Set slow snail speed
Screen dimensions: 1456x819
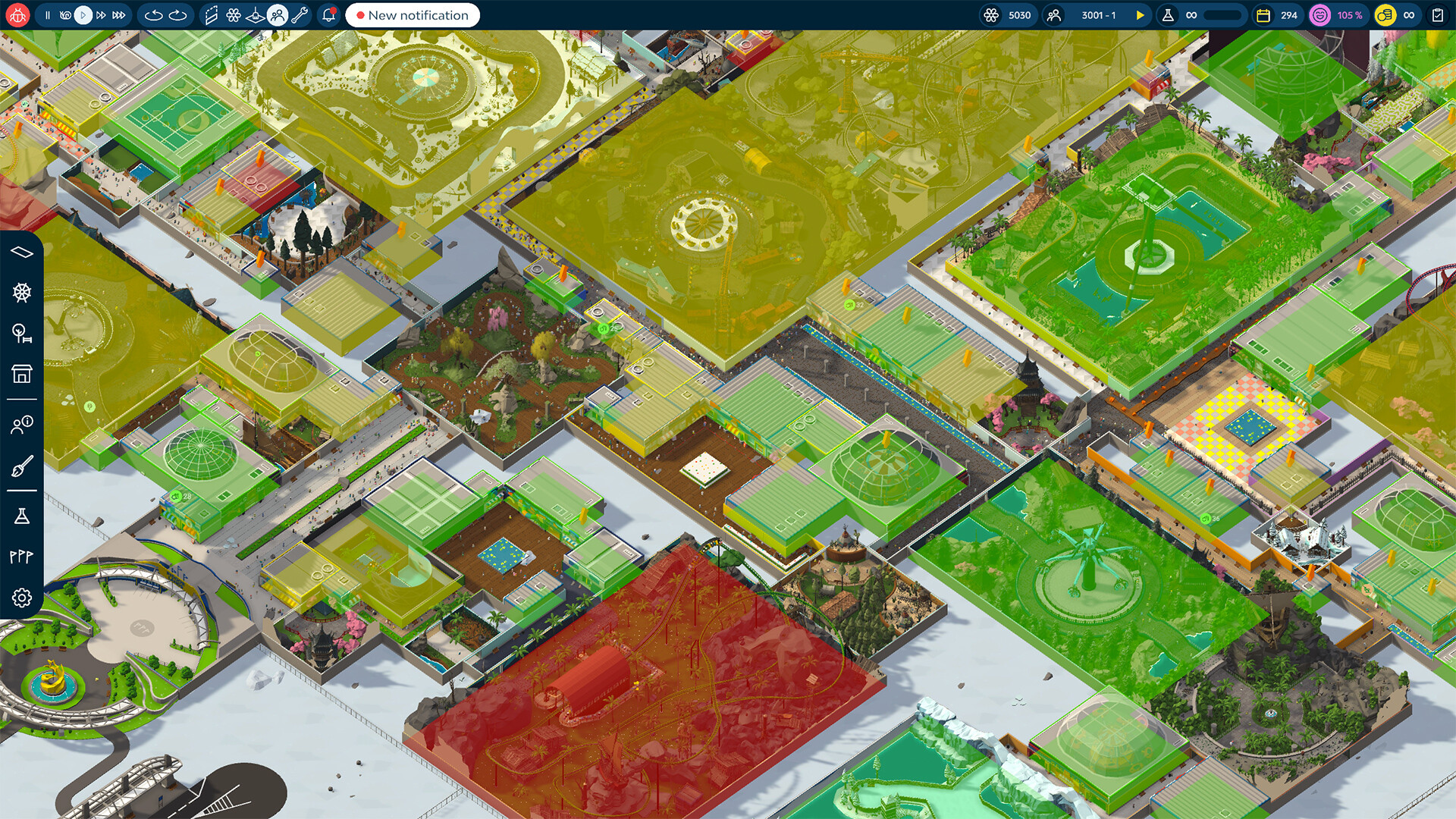(x=65, y=15)
